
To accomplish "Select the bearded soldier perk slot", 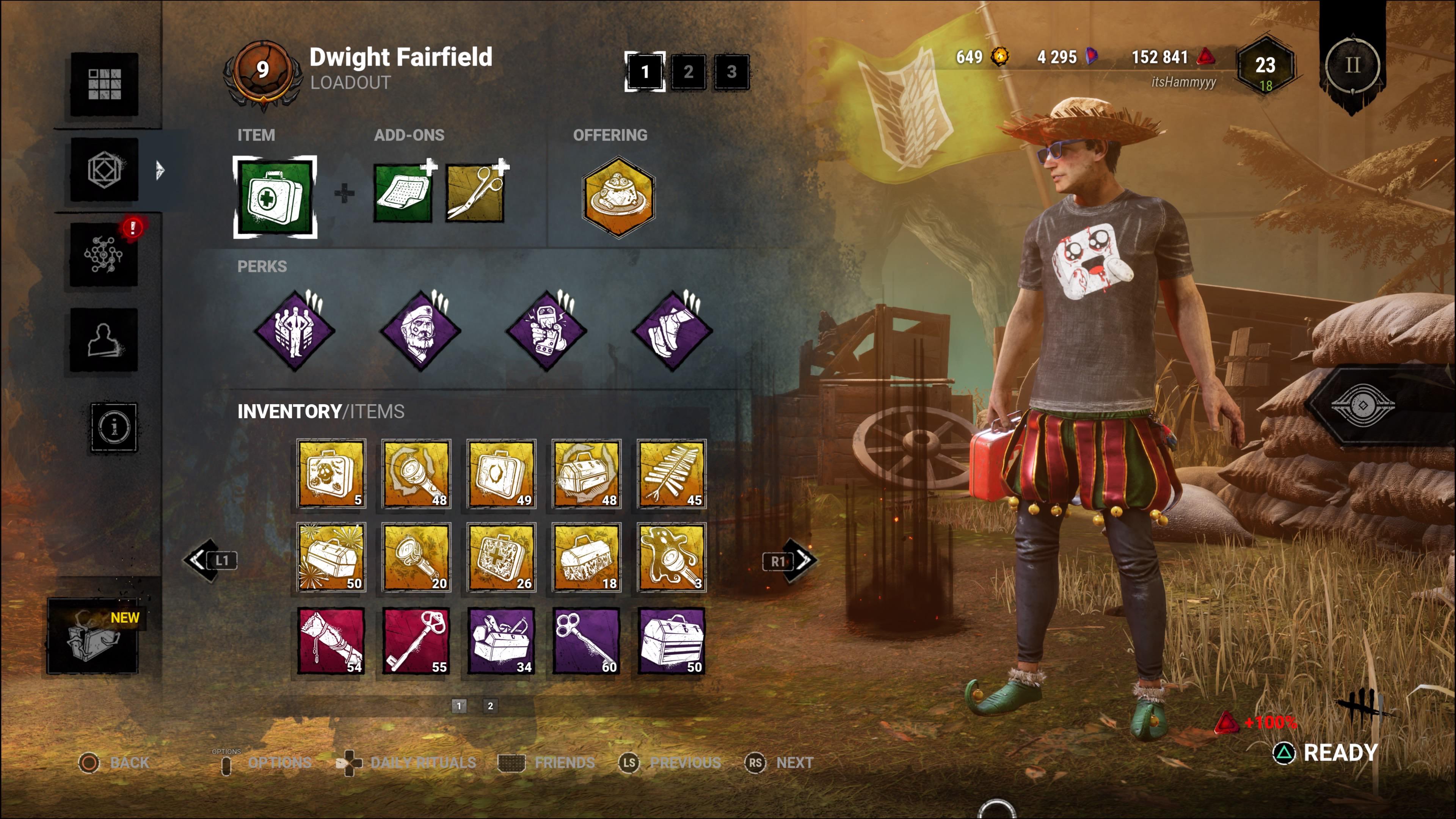I will click(x=420, y=331).
